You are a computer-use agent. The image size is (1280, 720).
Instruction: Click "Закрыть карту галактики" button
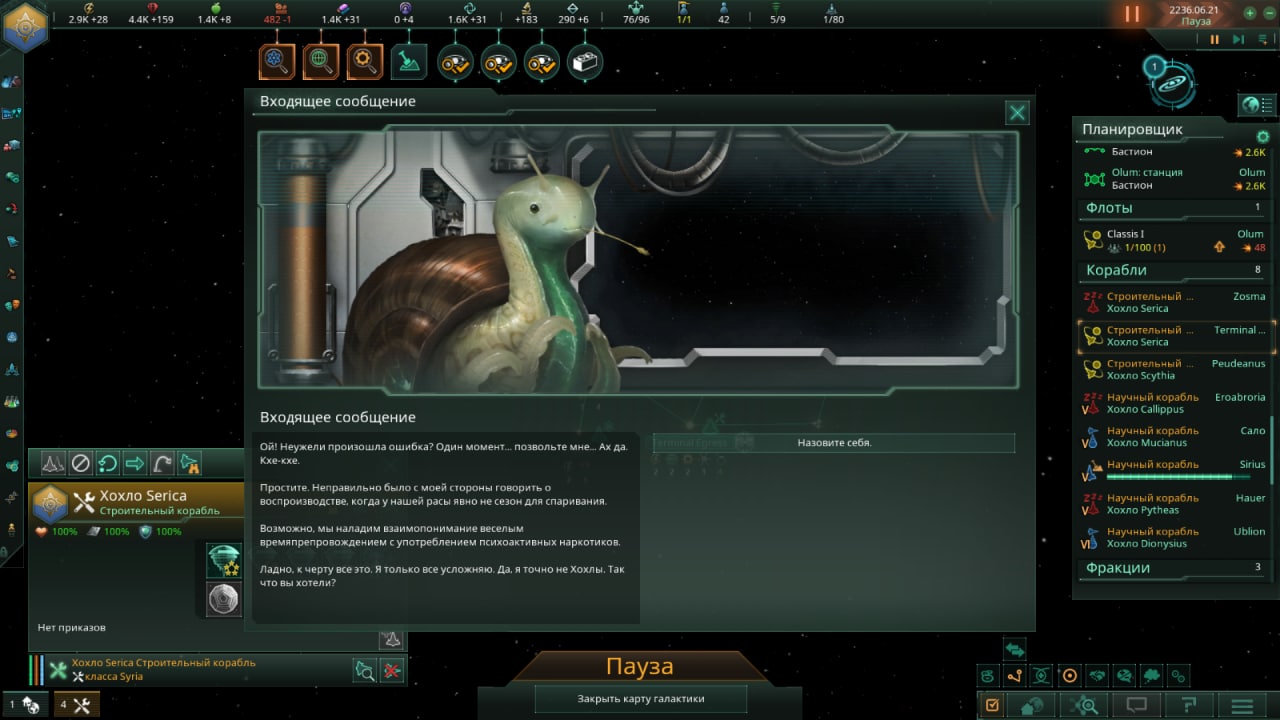(x=641, y=699)
